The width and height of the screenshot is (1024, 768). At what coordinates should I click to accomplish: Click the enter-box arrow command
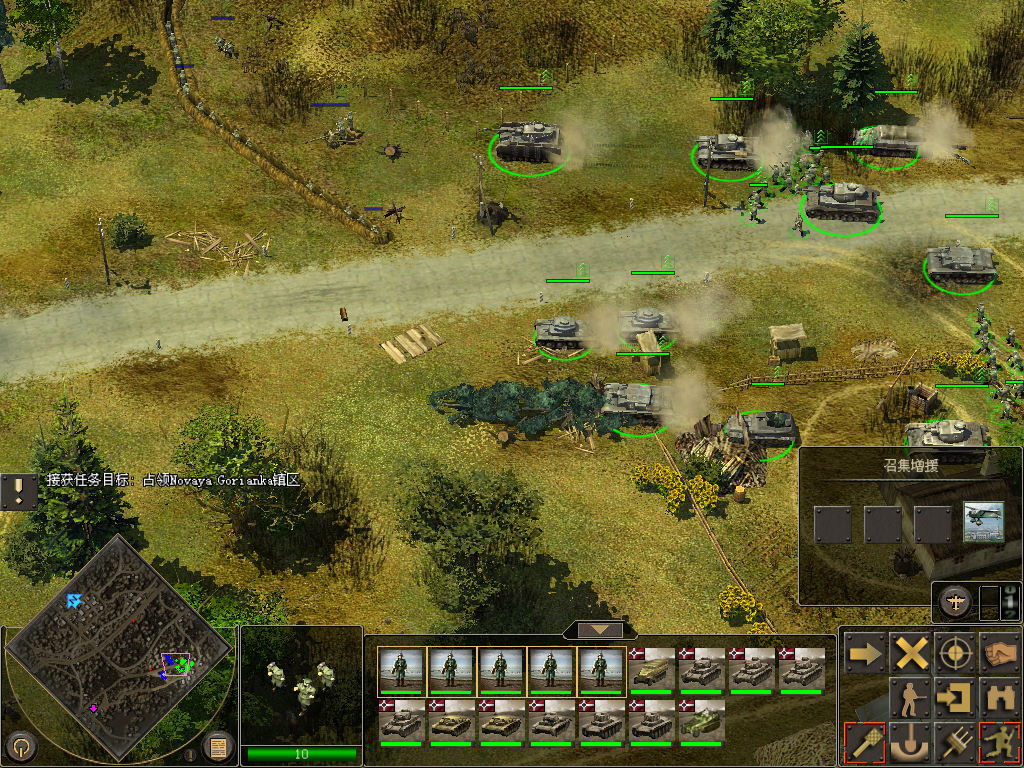pos(956,698)
